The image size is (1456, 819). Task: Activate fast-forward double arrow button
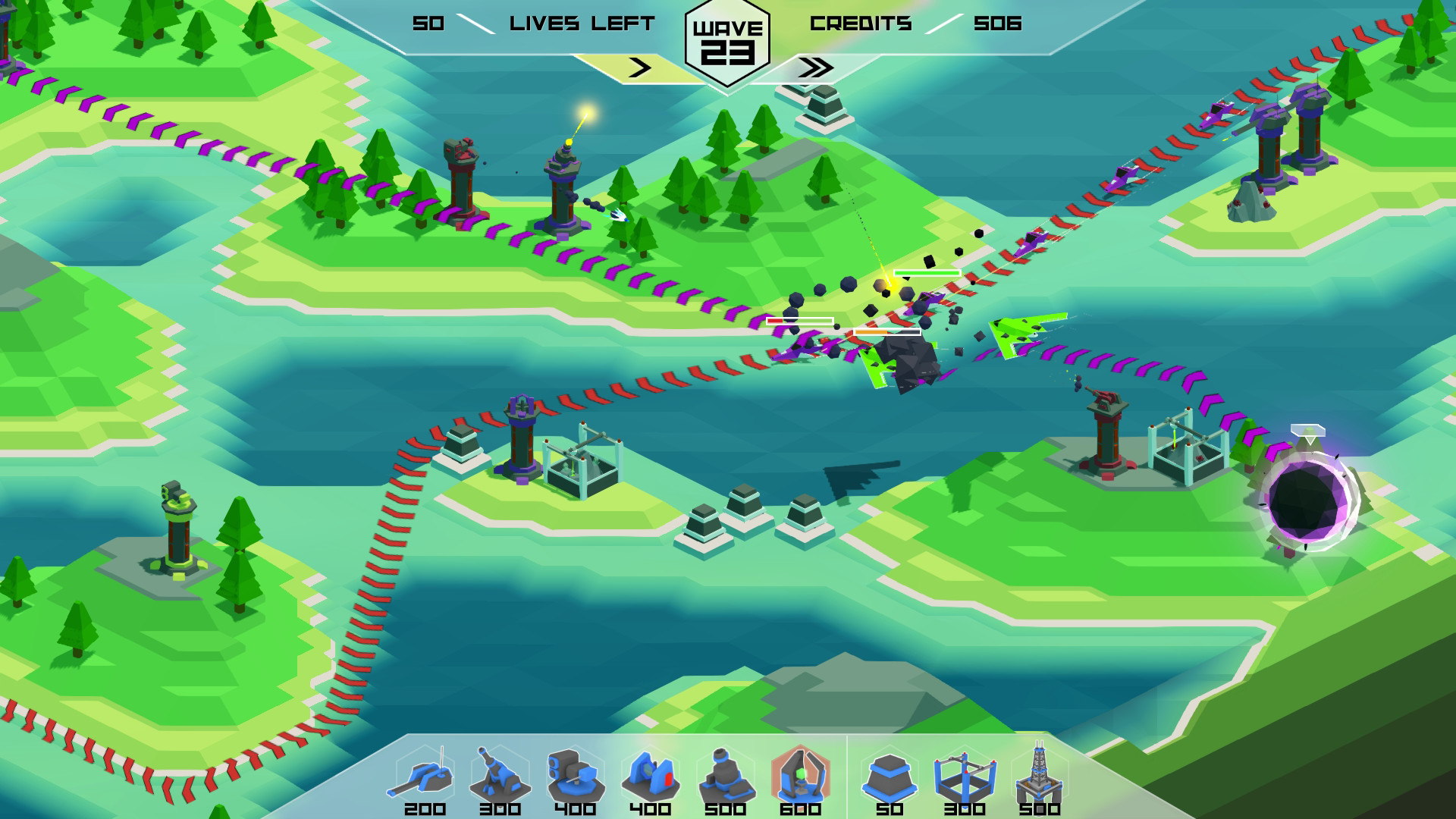click(x=814, y=68)
